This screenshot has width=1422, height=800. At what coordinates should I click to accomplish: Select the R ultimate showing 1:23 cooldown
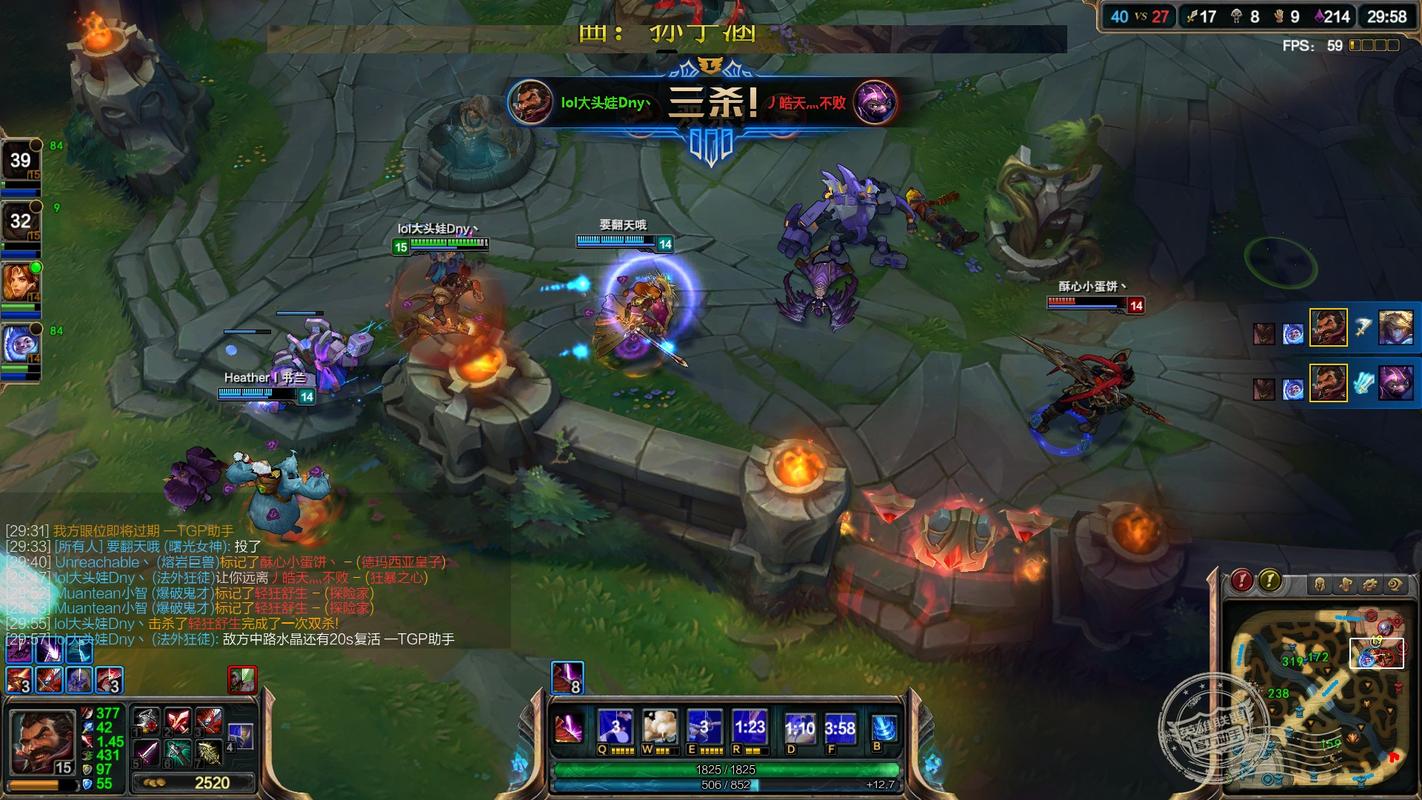pyautogui.click(x=749, y=727)
